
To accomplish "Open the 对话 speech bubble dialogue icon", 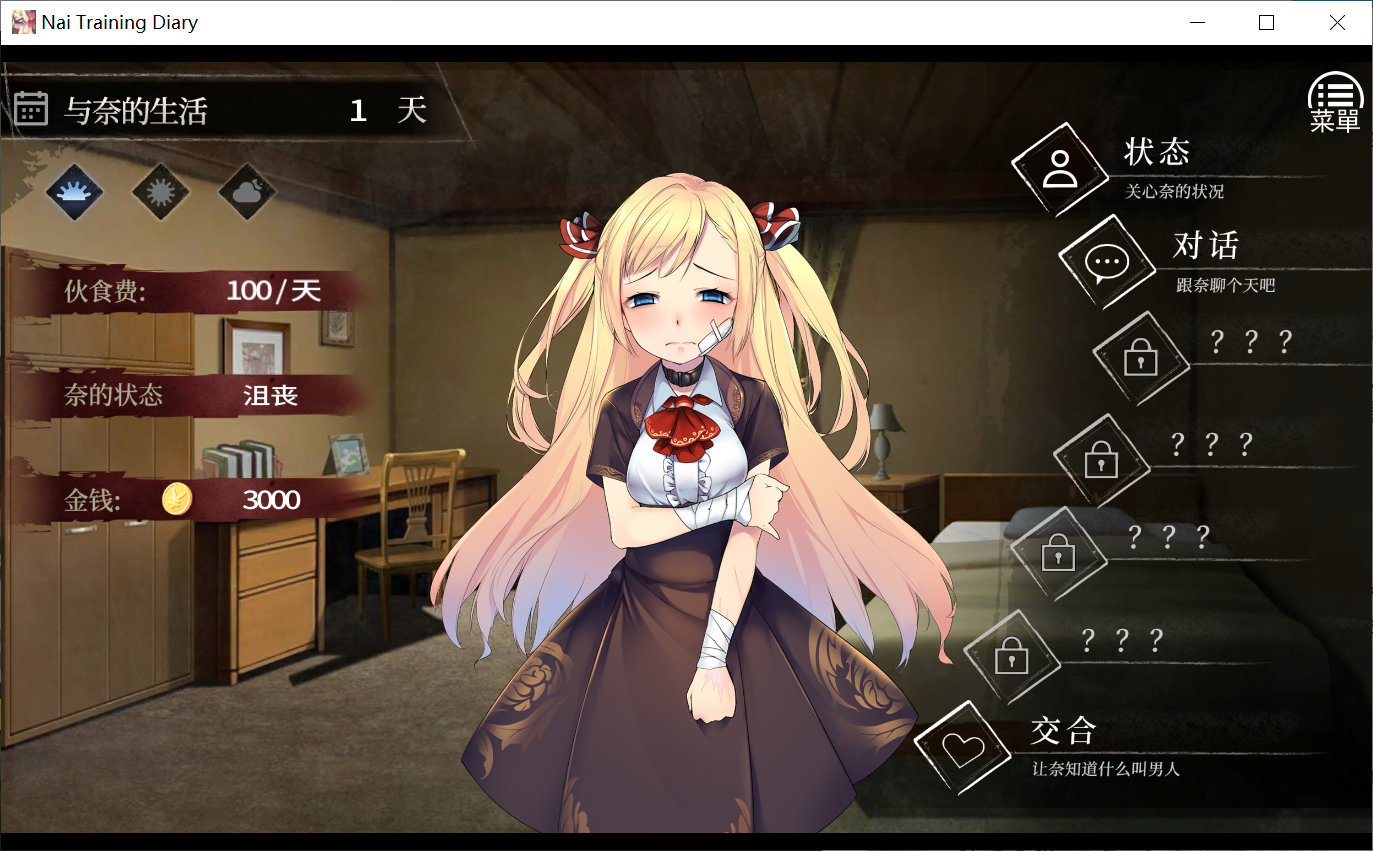I will click(x=1106, y=262).
